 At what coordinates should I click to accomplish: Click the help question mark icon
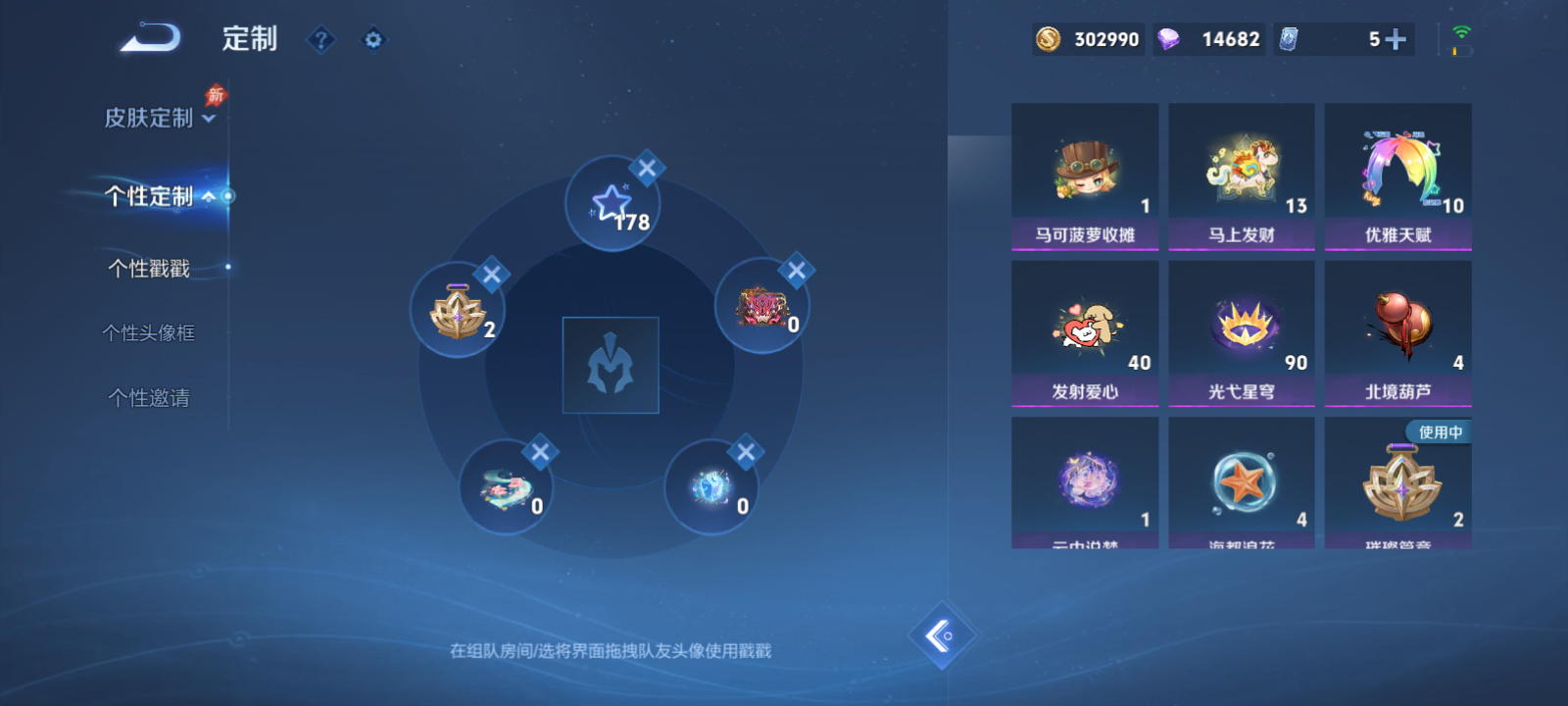click(320, 39)
